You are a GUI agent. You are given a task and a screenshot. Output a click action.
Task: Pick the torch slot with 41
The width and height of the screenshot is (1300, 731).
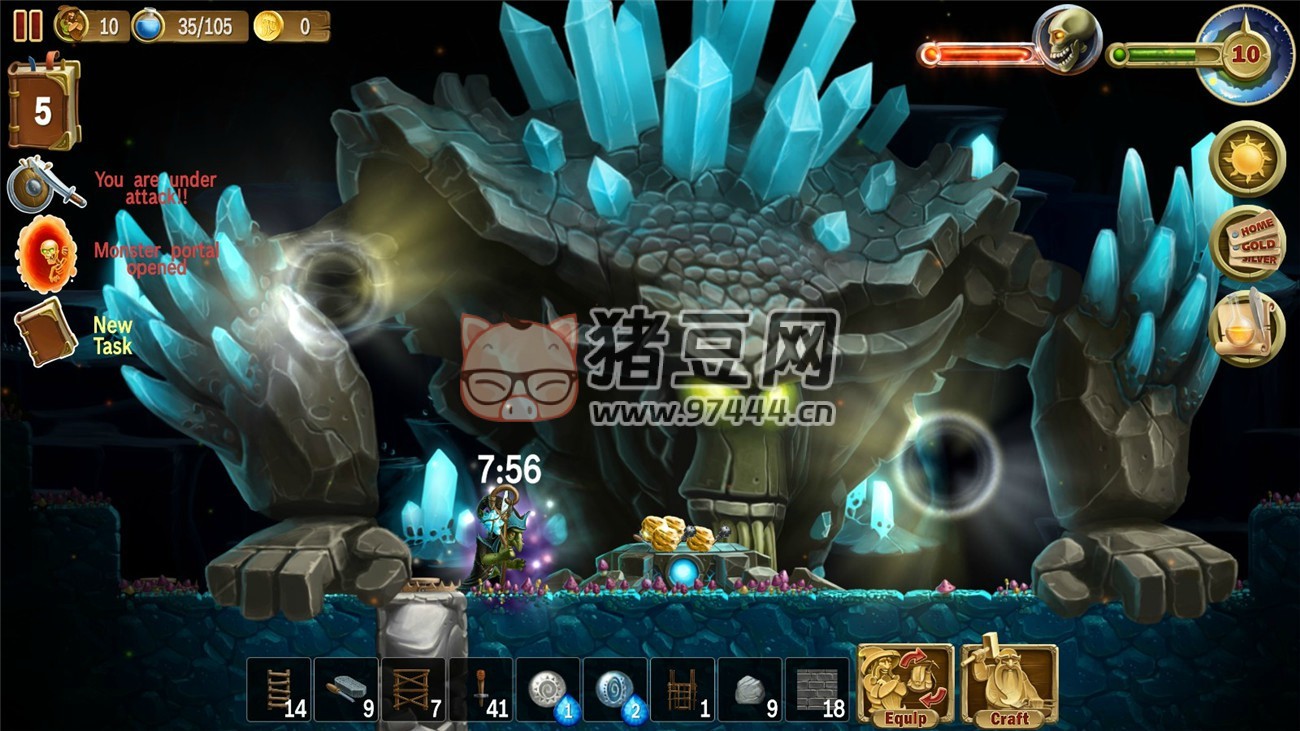481,689
